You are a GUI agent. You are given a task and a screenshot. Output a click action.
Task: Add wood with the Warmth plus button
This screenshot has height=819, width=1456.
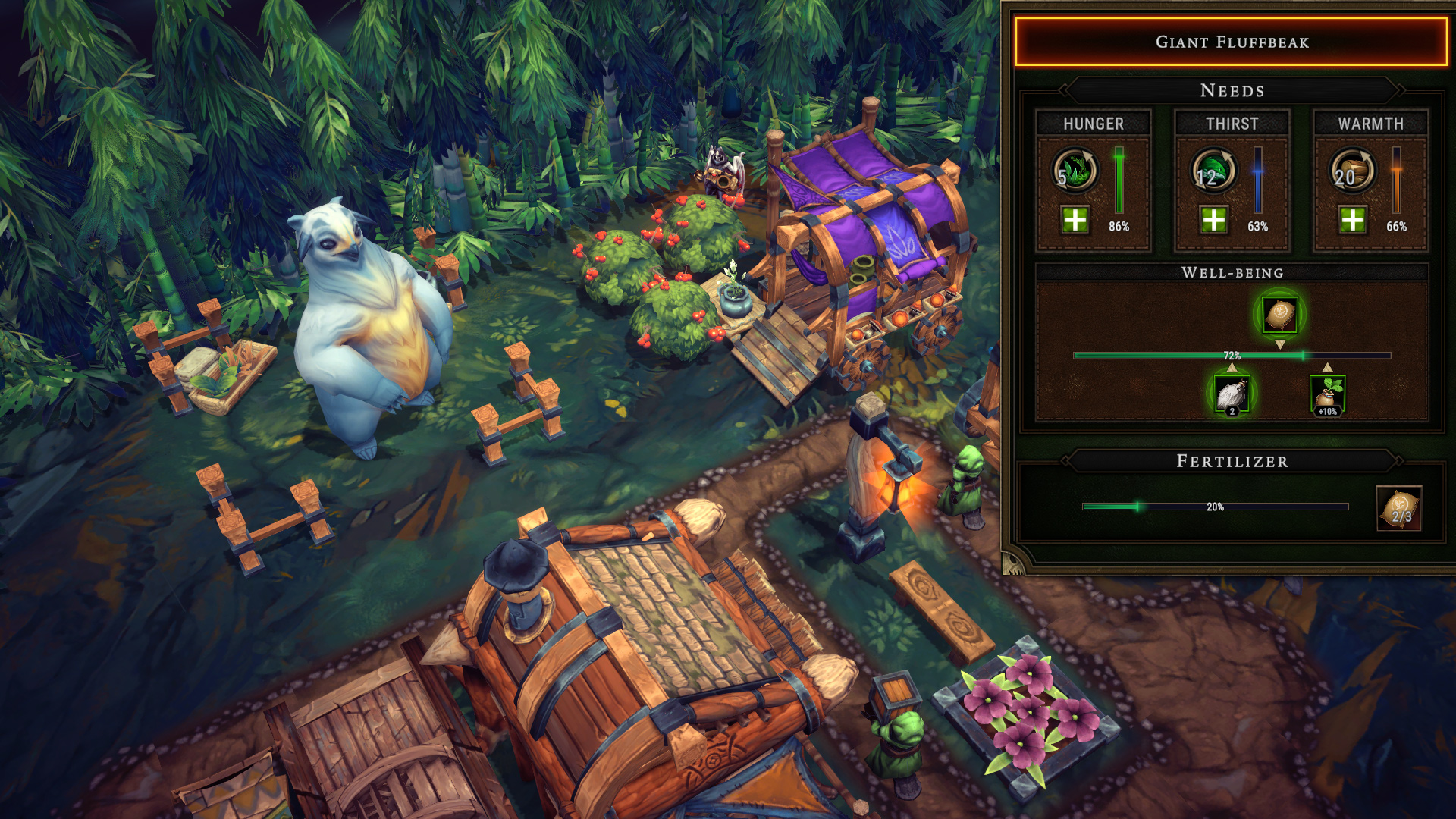(x=1352, y=220)
